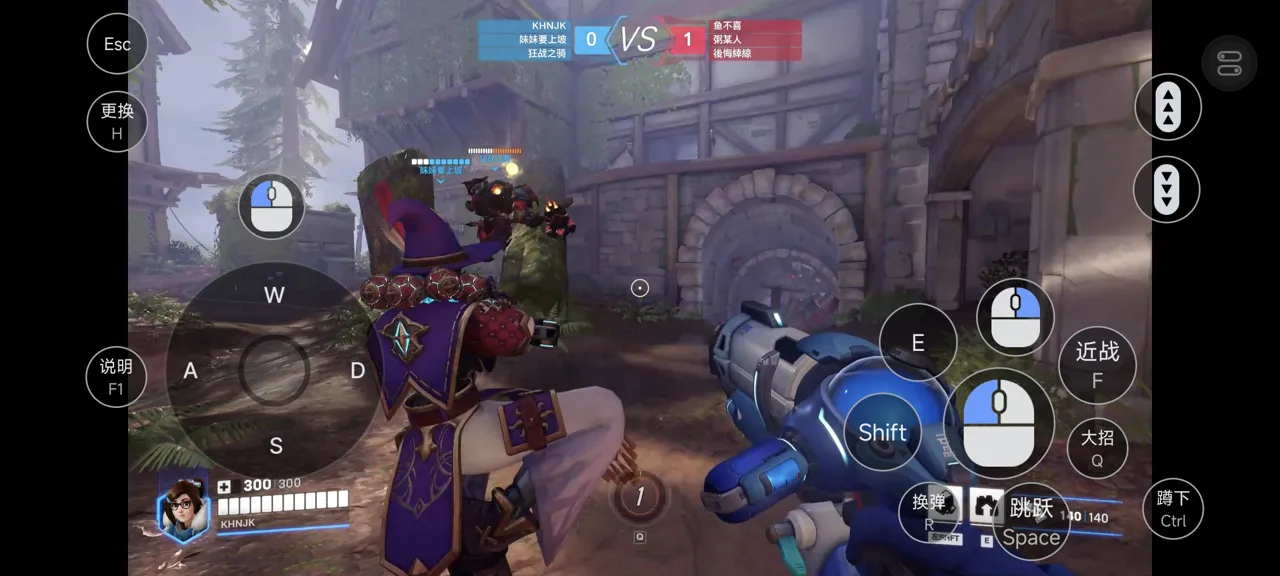Screen dimensions: 1280x576
Task: Tap the Esc button
Action: coord(117,44)
